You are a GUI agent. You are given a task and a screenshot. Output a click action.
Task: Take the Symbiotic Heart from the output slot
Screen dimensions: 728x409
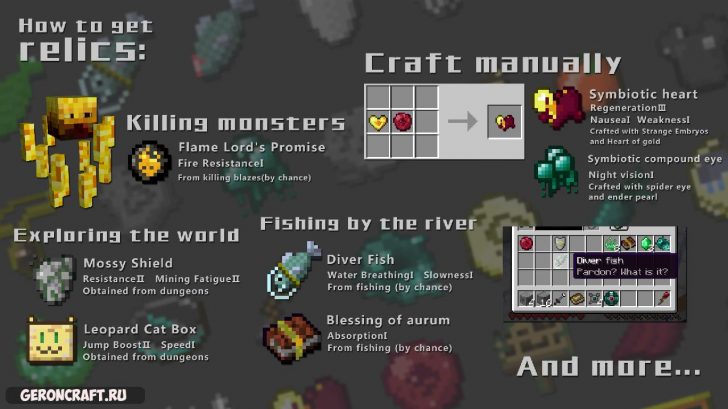[x=504, y=122]
